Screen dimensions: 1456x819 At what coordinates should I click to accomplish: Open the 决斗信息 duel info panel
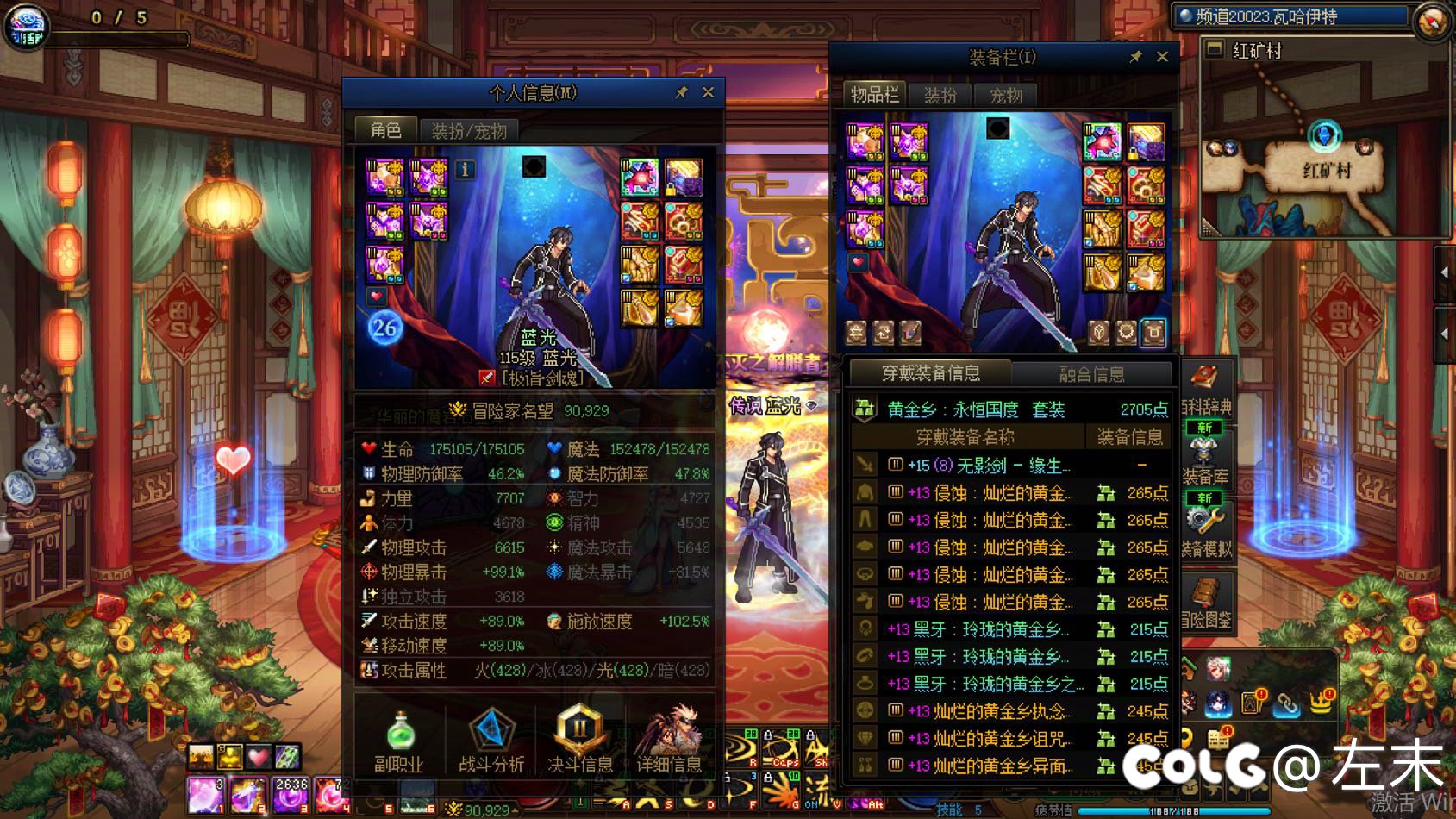click(x=581, y=737)
